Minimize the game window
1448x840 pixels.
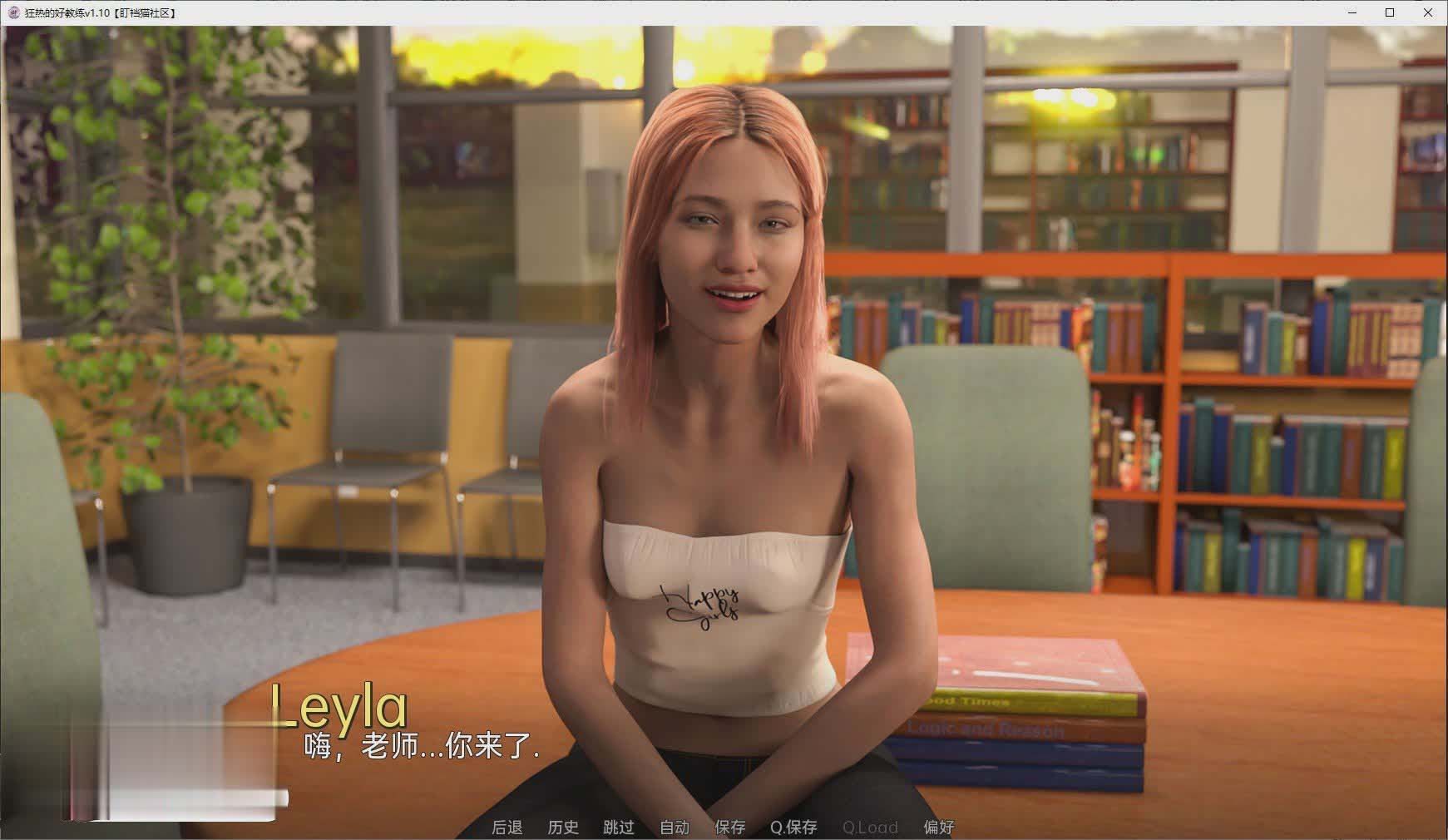pyautogui.click(x=1352, y=12)
